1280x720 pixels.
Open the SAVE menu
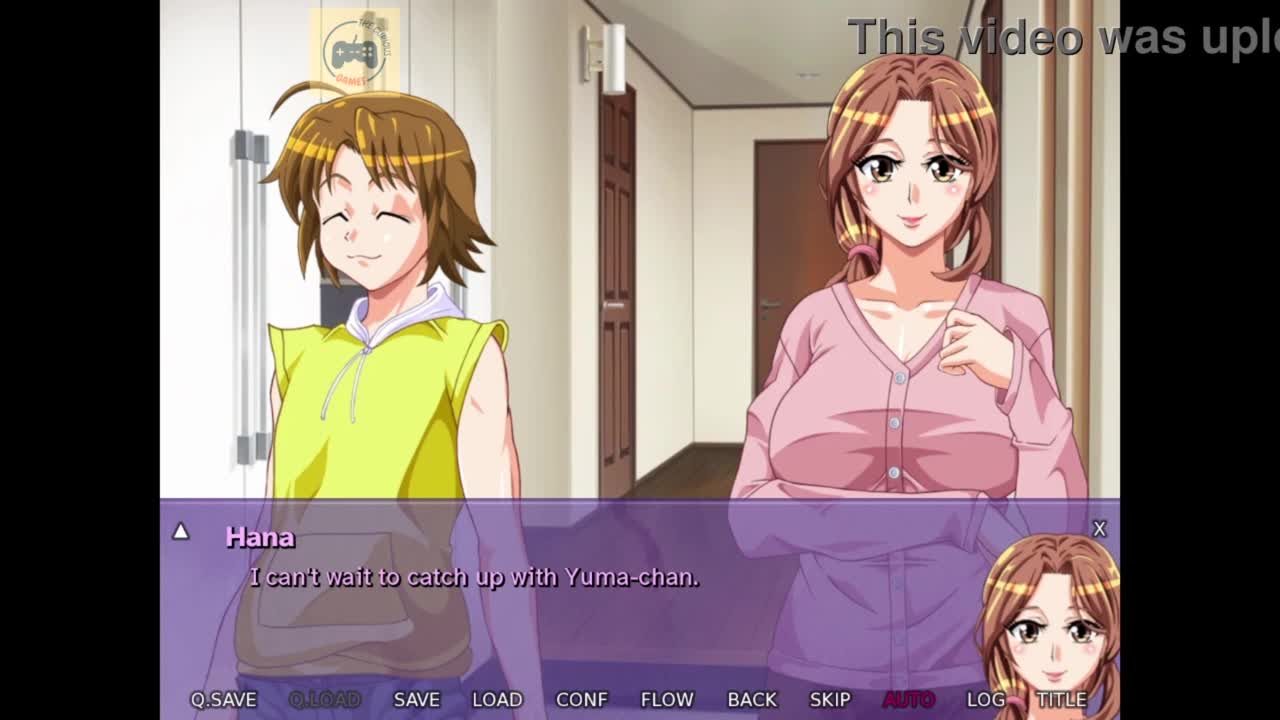(416, 700)
